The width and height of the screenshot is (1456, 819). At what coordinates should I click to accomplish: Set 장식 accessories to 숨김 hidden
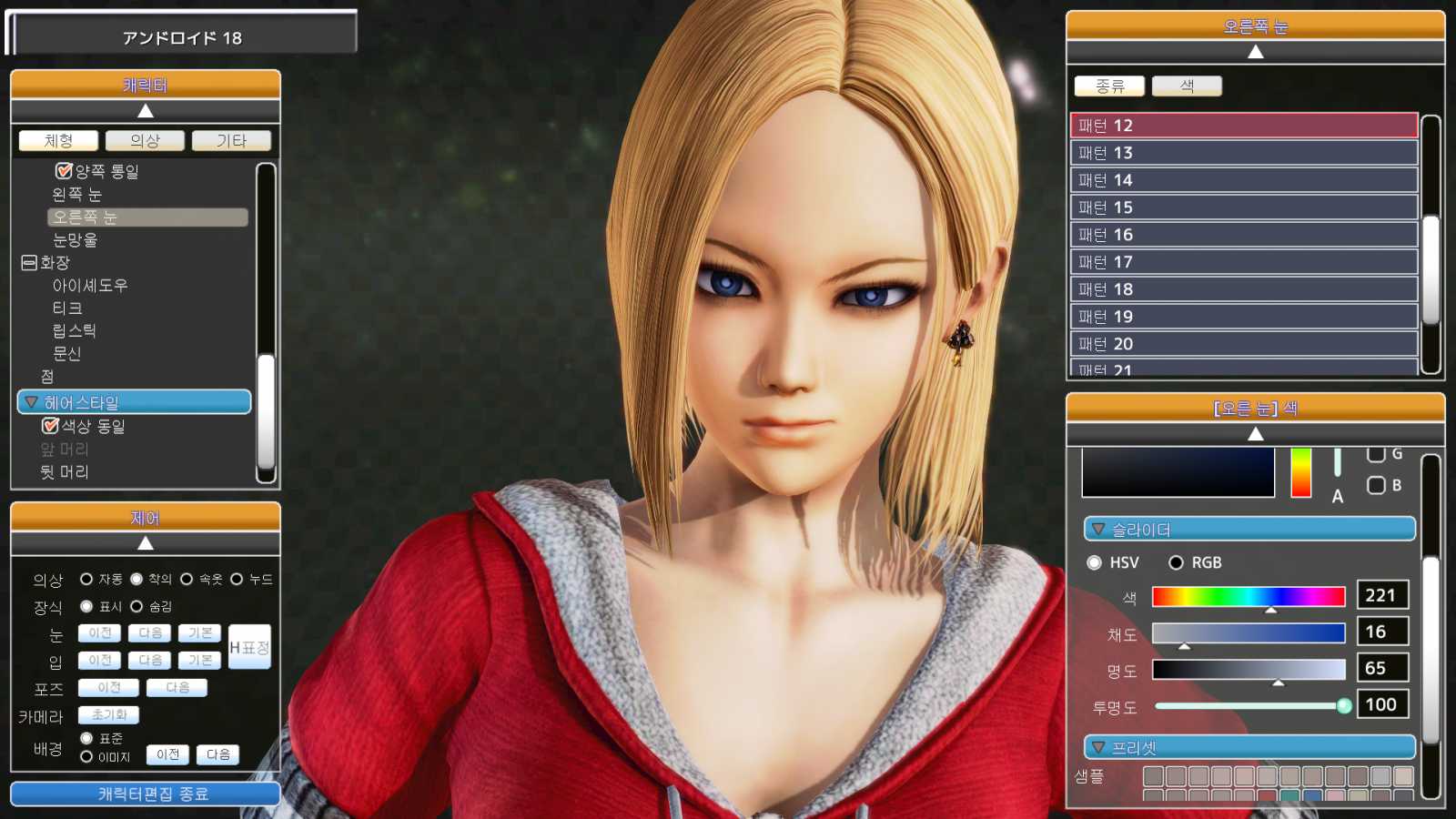click(x=136, y=606)
